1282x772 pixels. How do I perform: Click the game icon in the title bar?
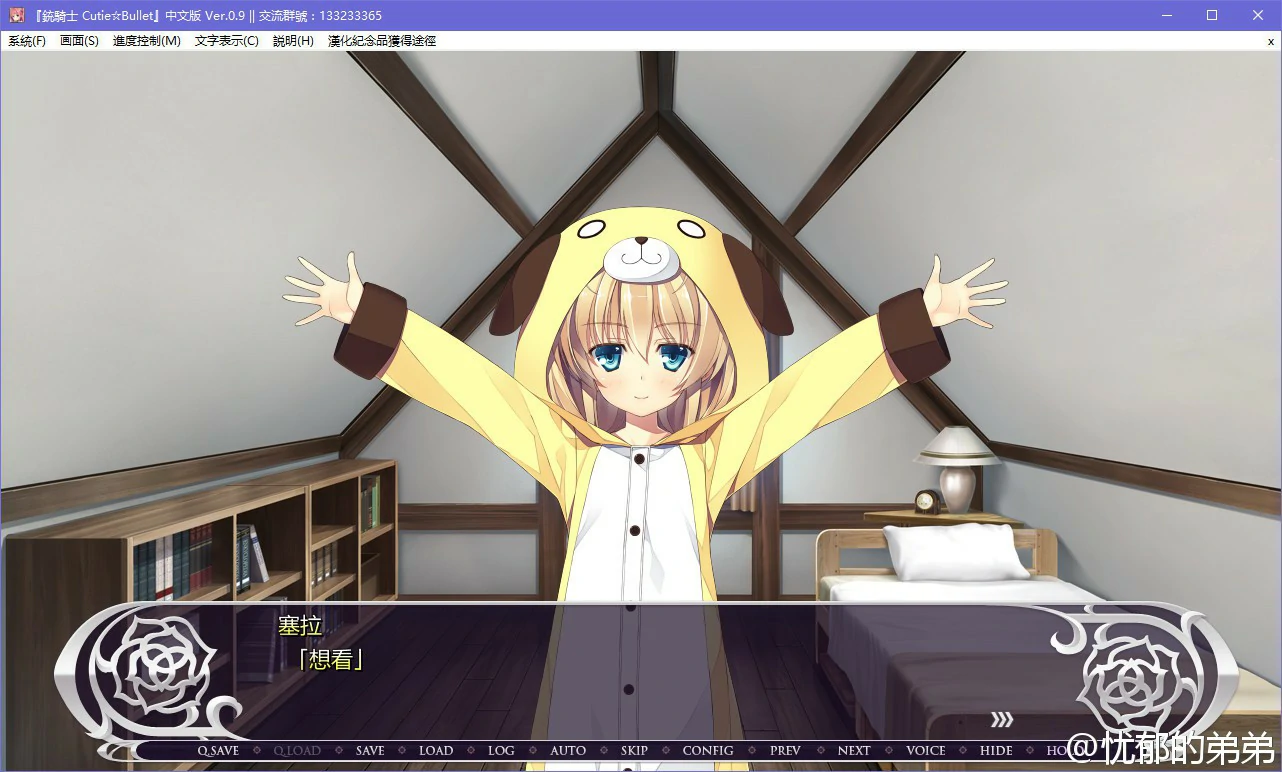point(15,14)
